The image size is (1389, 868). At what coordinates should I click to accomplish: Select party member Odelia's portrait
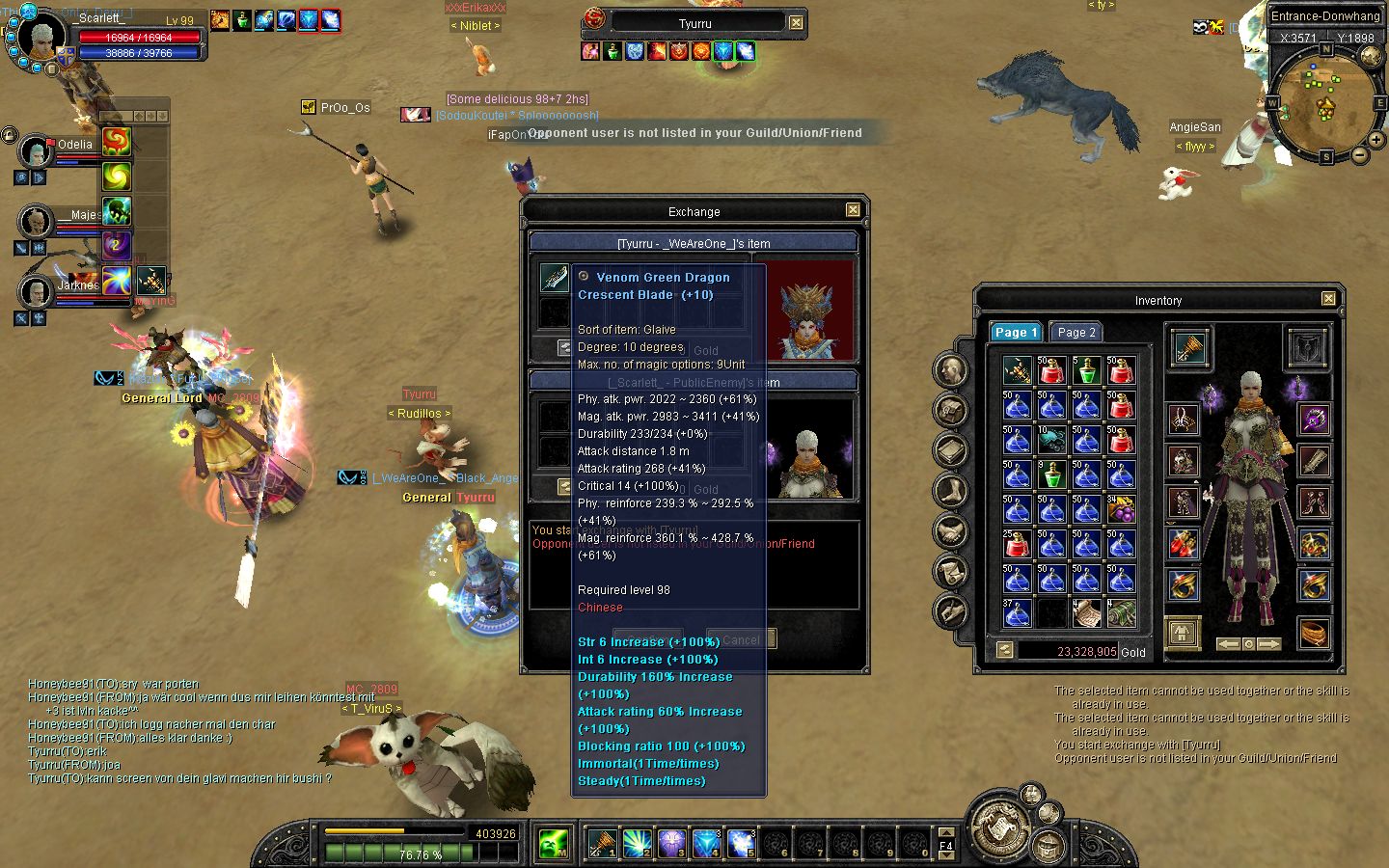coord(36,152)
